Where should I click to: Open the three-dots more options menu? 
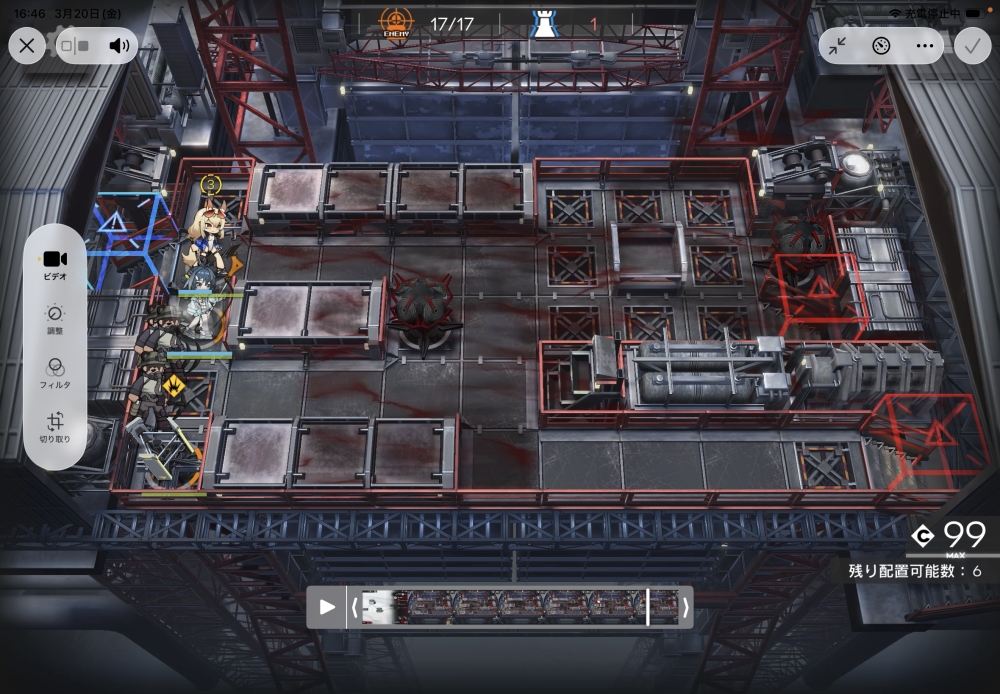coord(924,45)
